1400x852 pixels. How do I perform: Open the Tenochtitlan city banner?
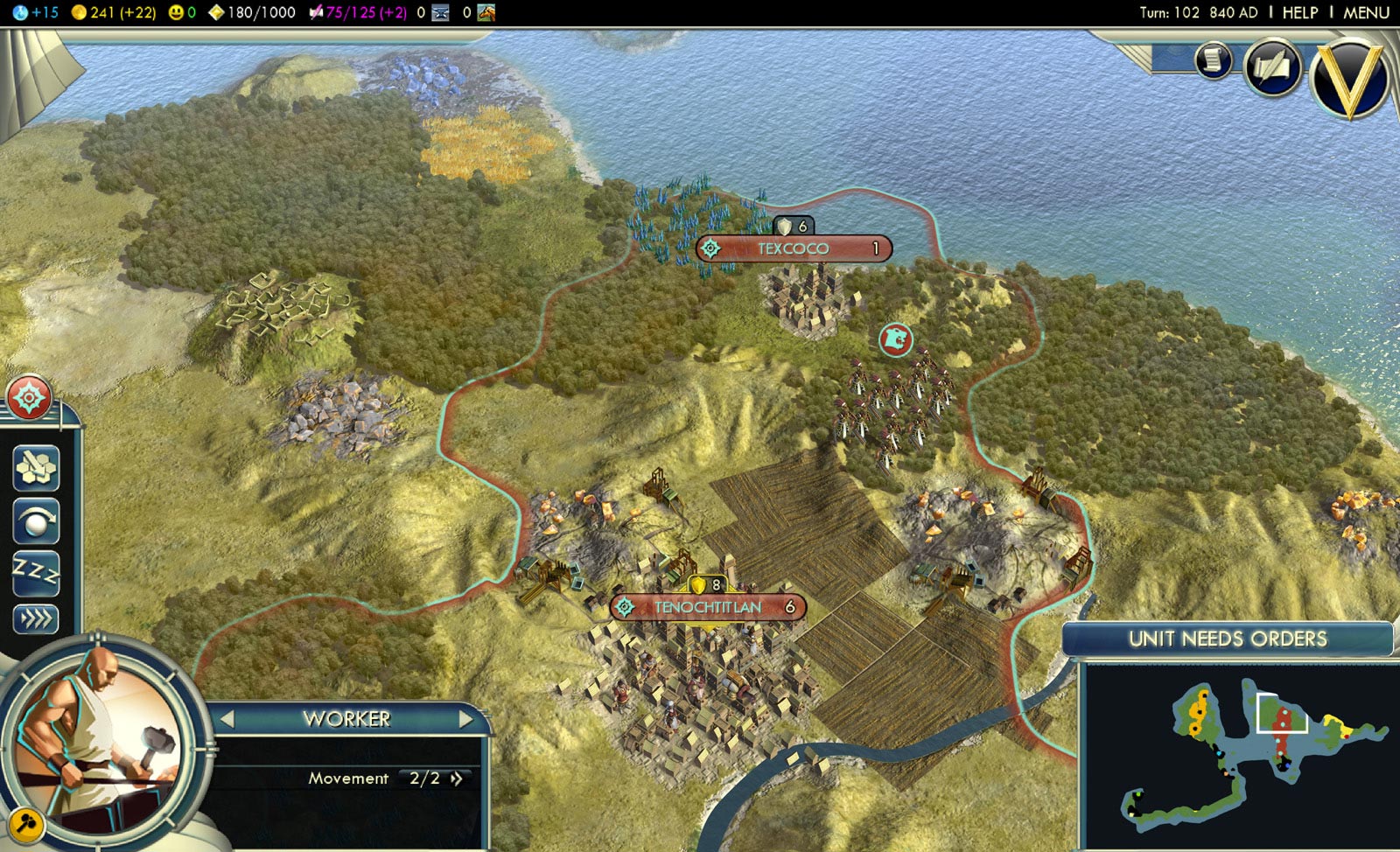click(x=708, y=607)
